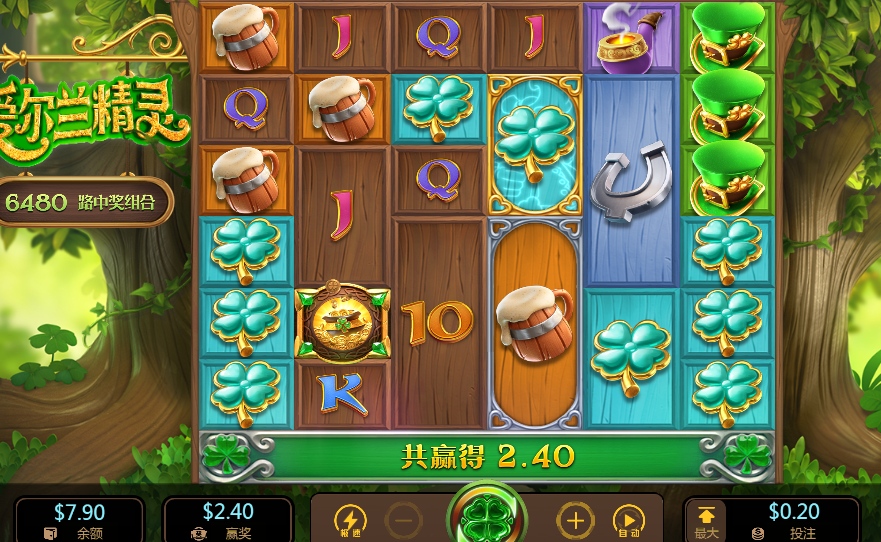Screen dimensions: 881x542
Task: Open the $2.40 win history panel
Action: (227, 520)
